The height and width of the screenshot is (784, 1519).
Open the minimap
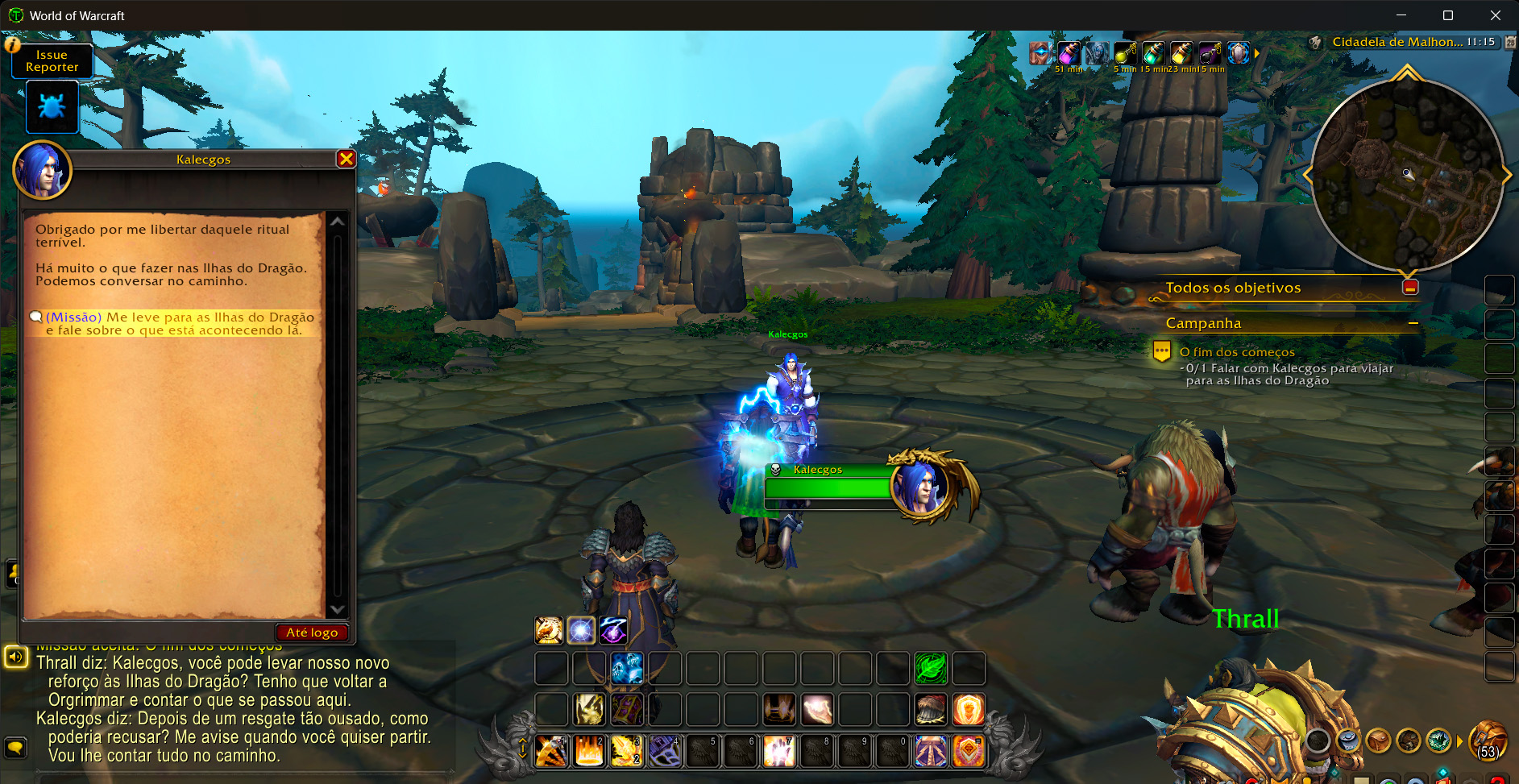pyautogui.click(x=1406, y=175)
